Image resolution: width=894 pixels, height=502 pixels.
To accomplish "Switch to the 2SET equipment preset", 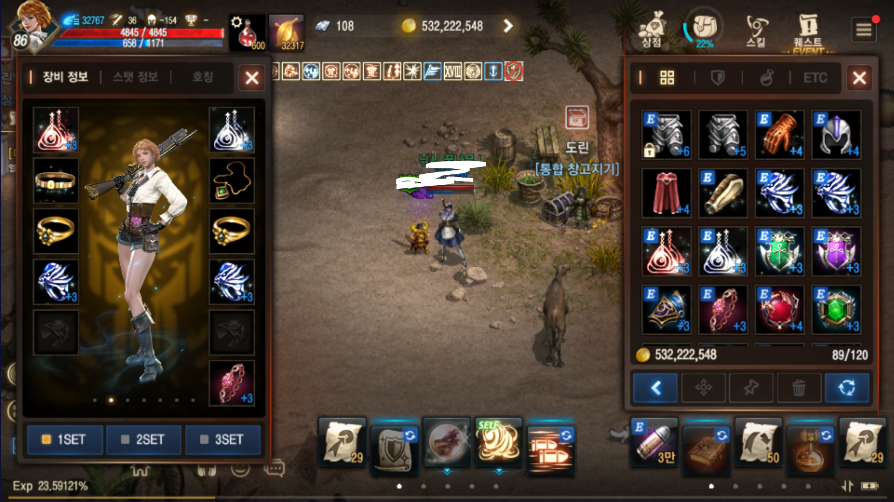I will coord(143,439).
